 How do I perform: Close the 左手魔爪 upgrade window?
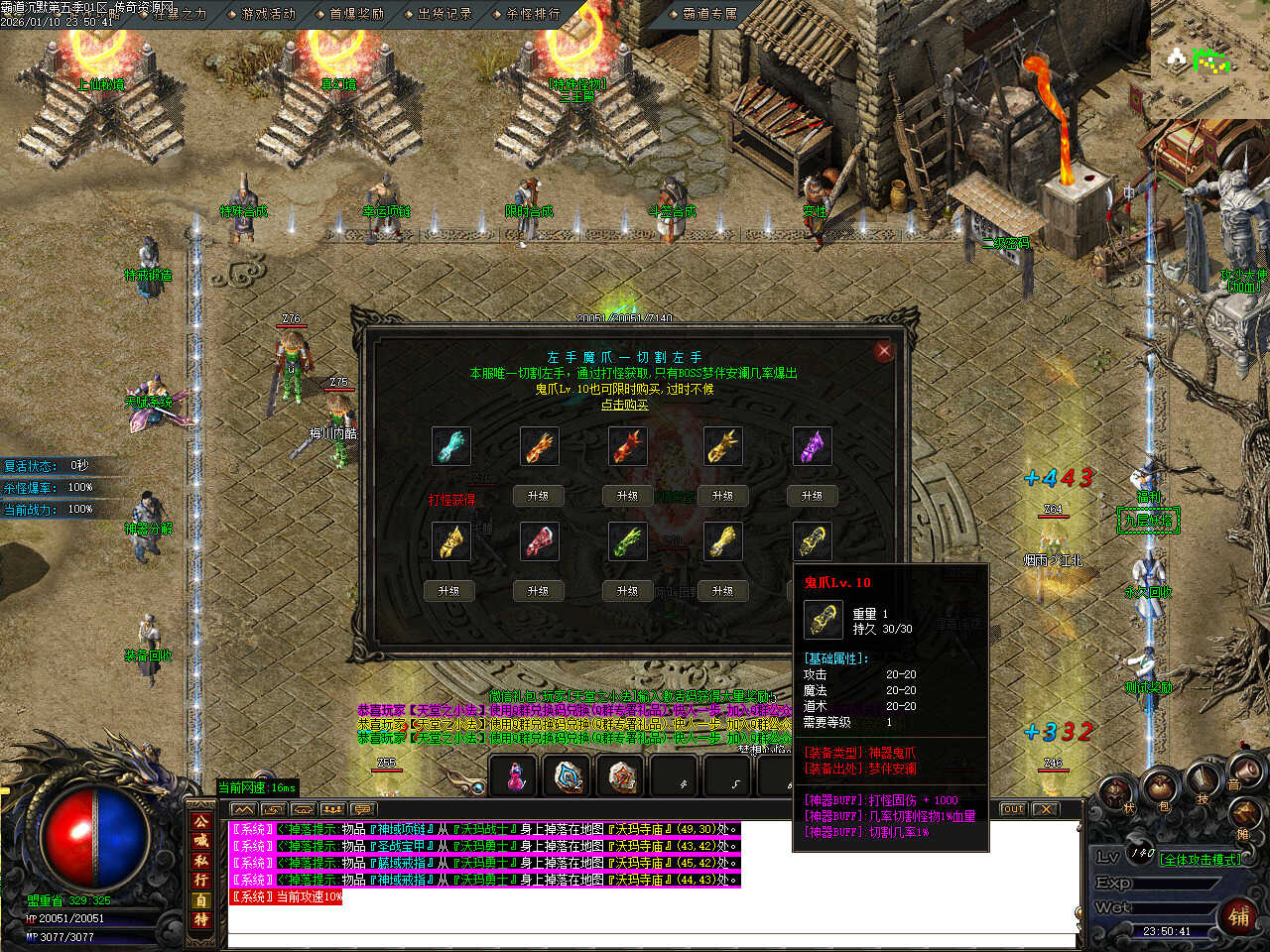click(x=883, y=351)
